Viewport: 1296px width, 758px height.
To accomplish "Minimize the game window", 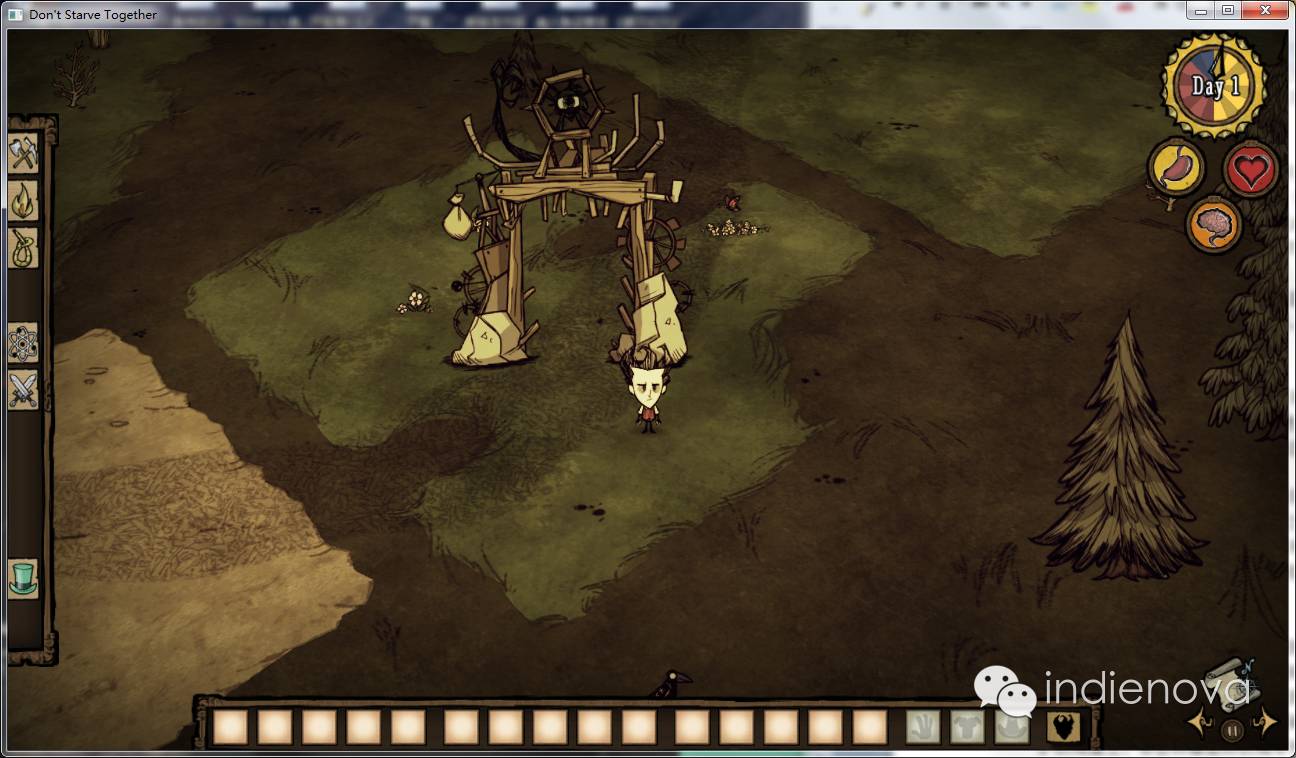I will (x=1200, y=11).
